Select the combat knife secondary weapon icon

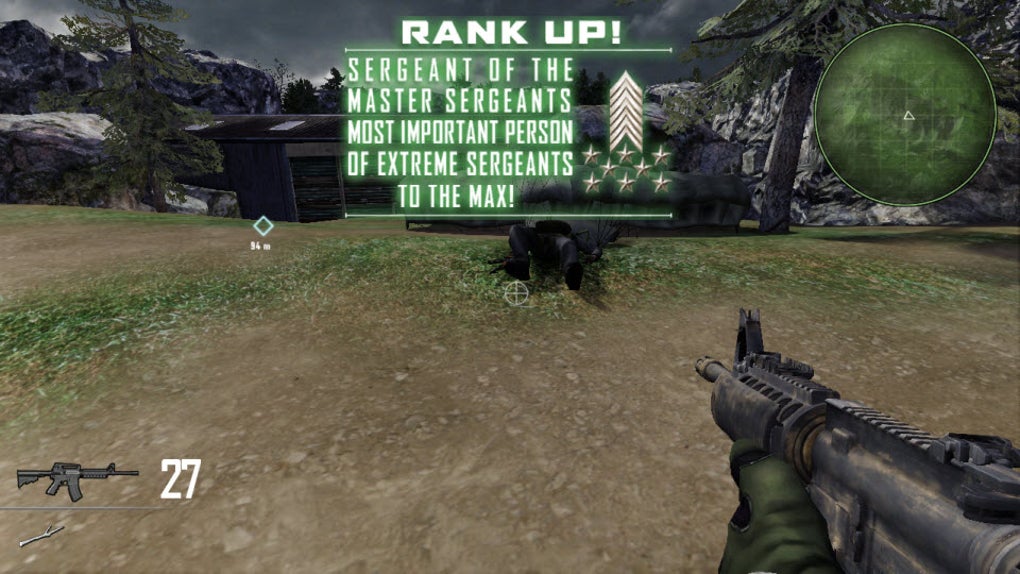coord(41,535)
